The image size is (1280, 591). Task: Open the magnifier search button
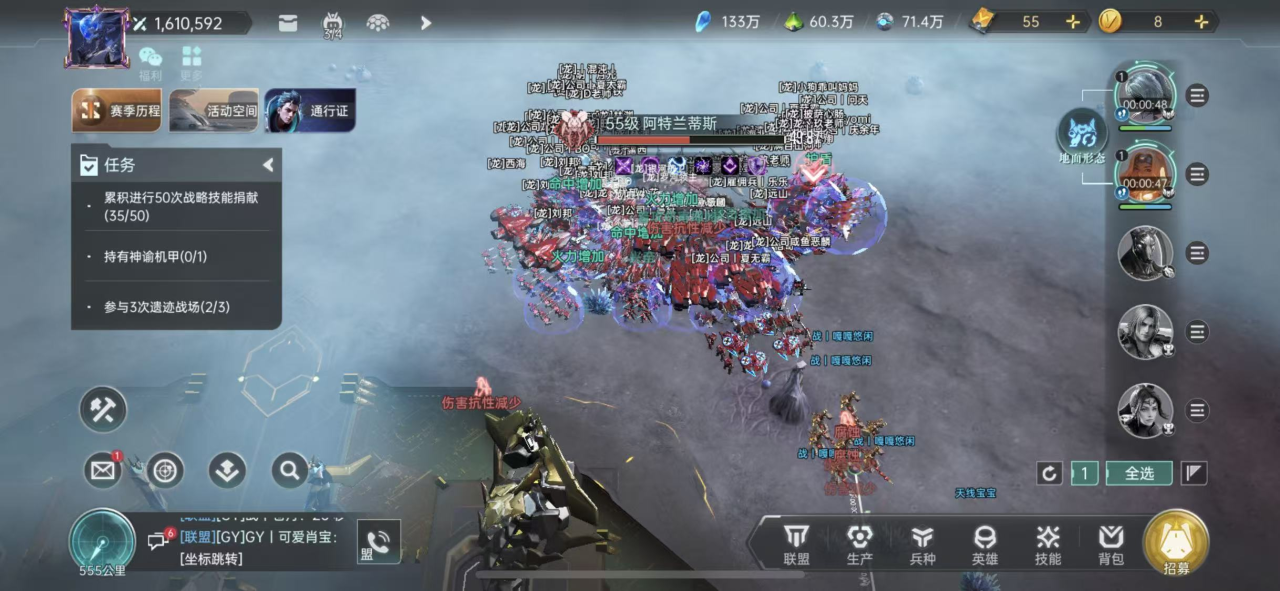coord(289,469)
